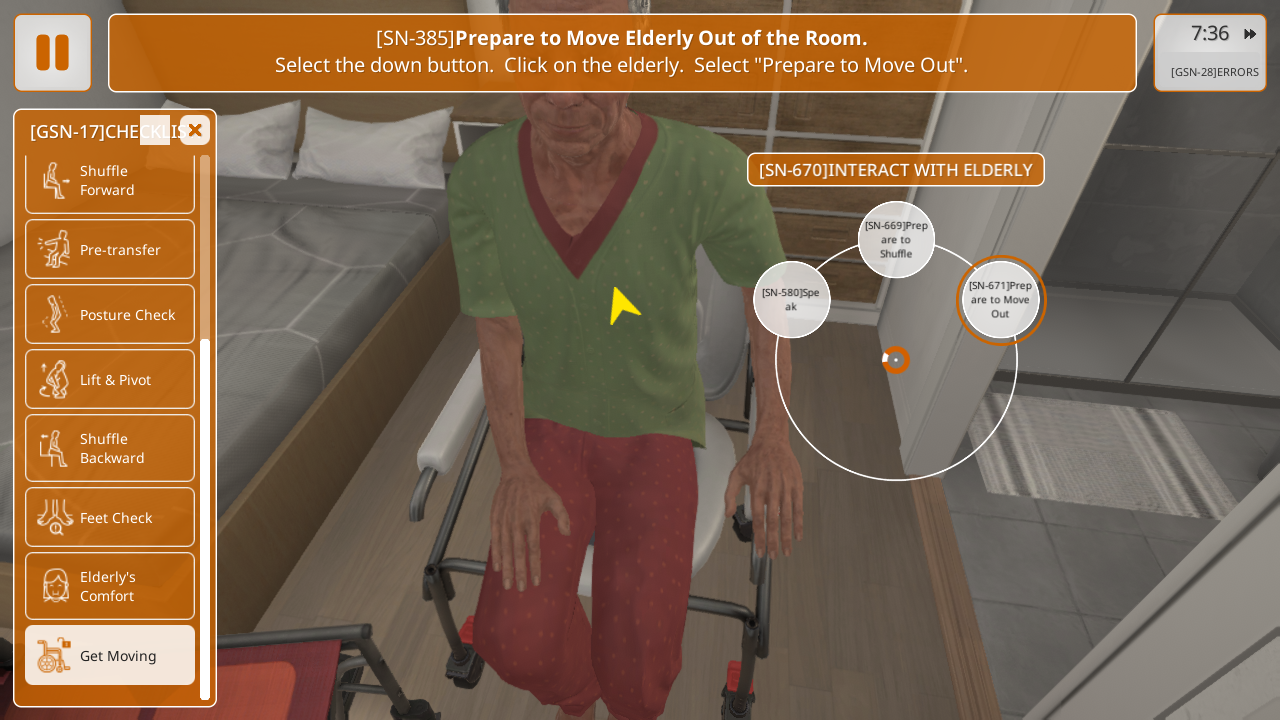
Task: Select the Elderly's Comfort step
Action: tap(110, 586)
